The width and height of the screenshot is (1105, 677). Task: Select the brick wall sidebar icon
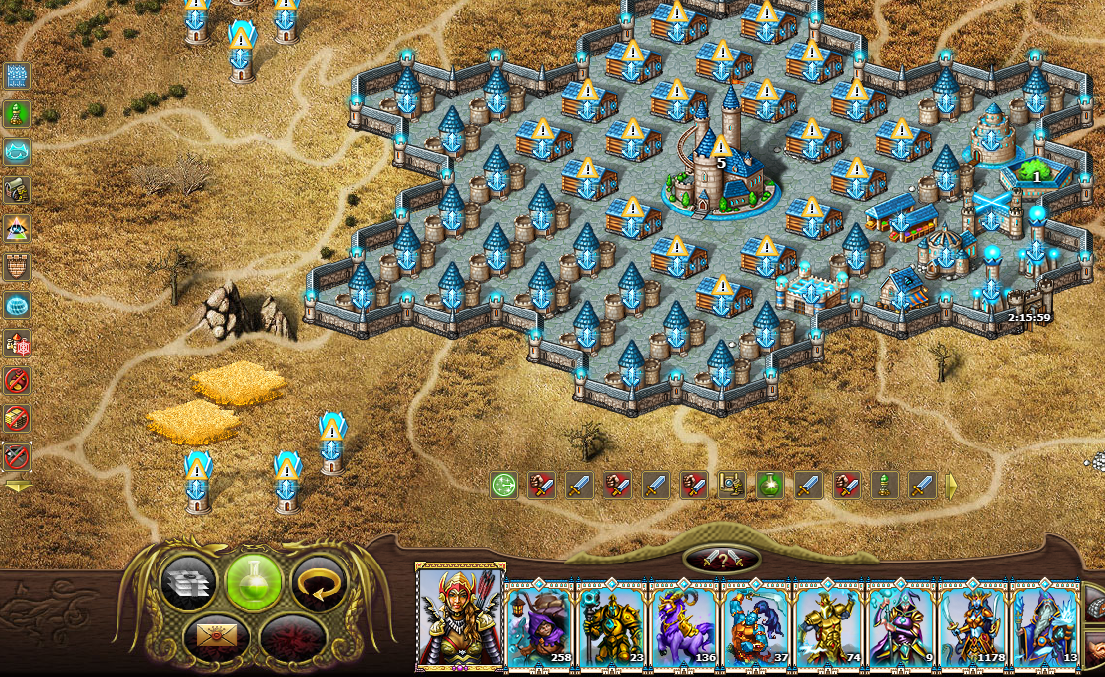(17, 267)
